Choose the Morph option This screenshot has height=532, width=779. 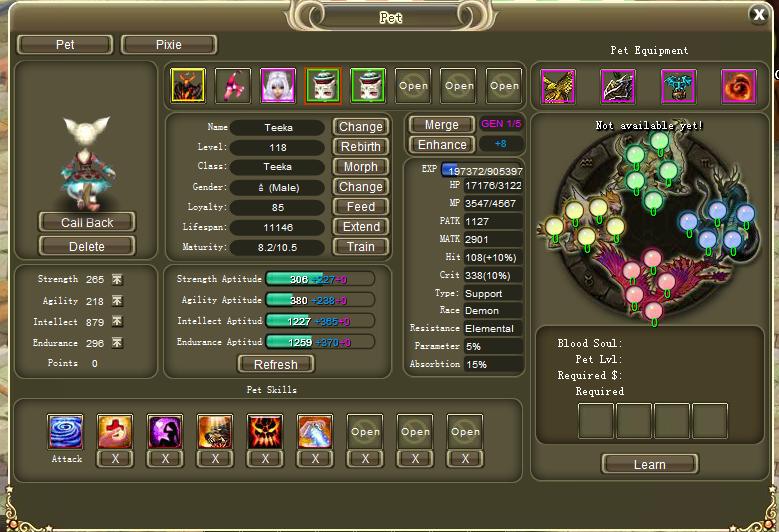pyautogui.click(x=360, y=167)
